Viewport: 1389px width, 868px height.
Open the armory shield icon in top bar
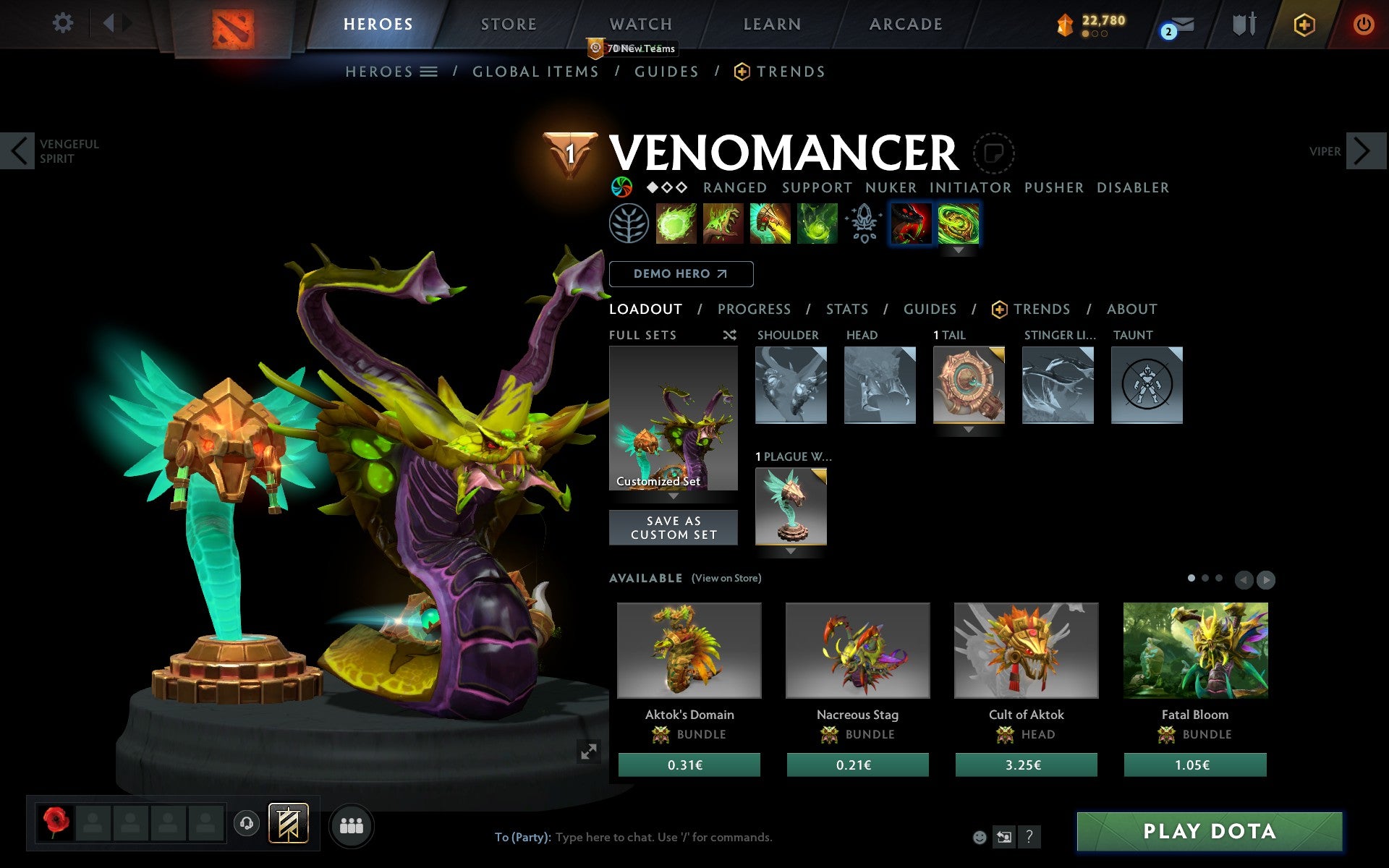click(x=1243, y=24)
